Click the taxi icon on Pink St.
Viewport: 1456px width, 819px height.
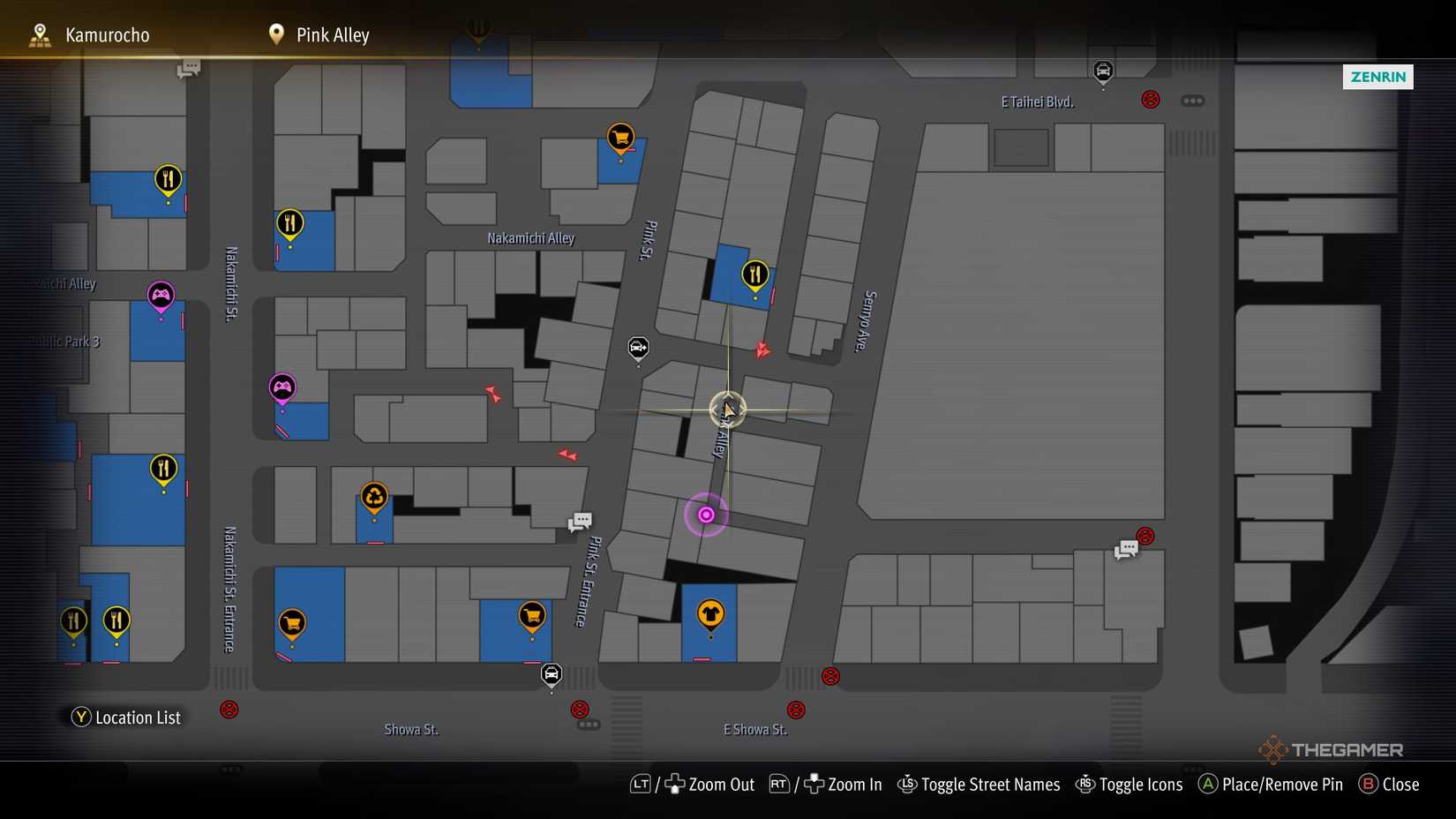click(638, 349)
